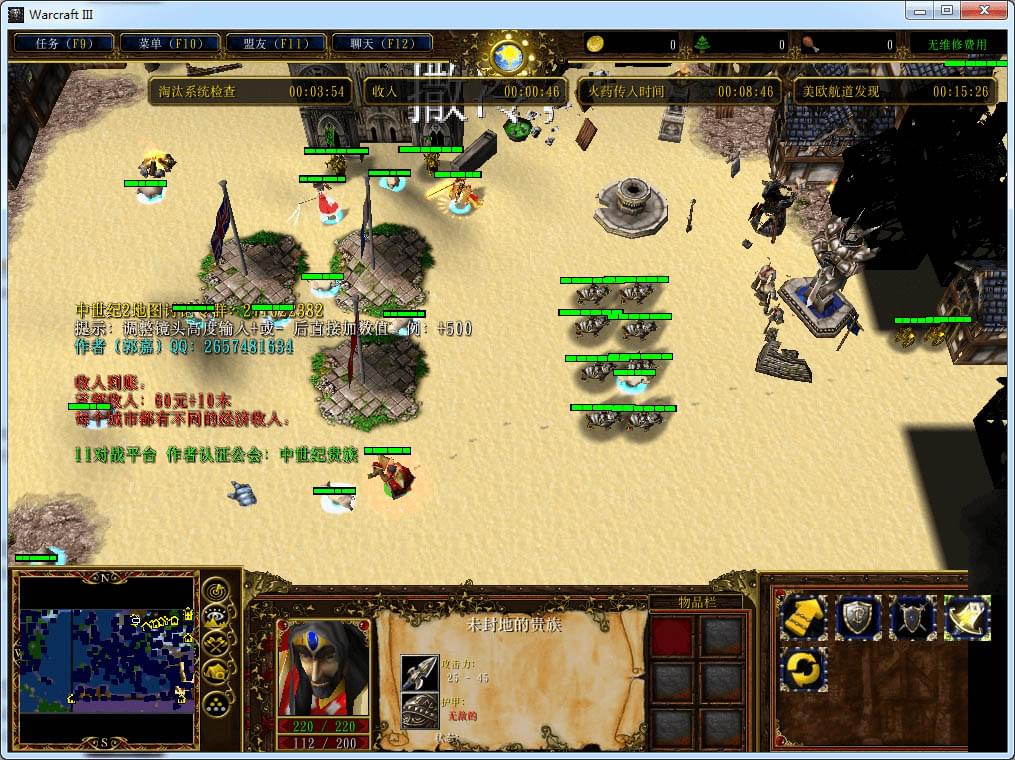Click the noble hero portrait
This screenshot has width=1015, height=760.
[x=322, y=668]
